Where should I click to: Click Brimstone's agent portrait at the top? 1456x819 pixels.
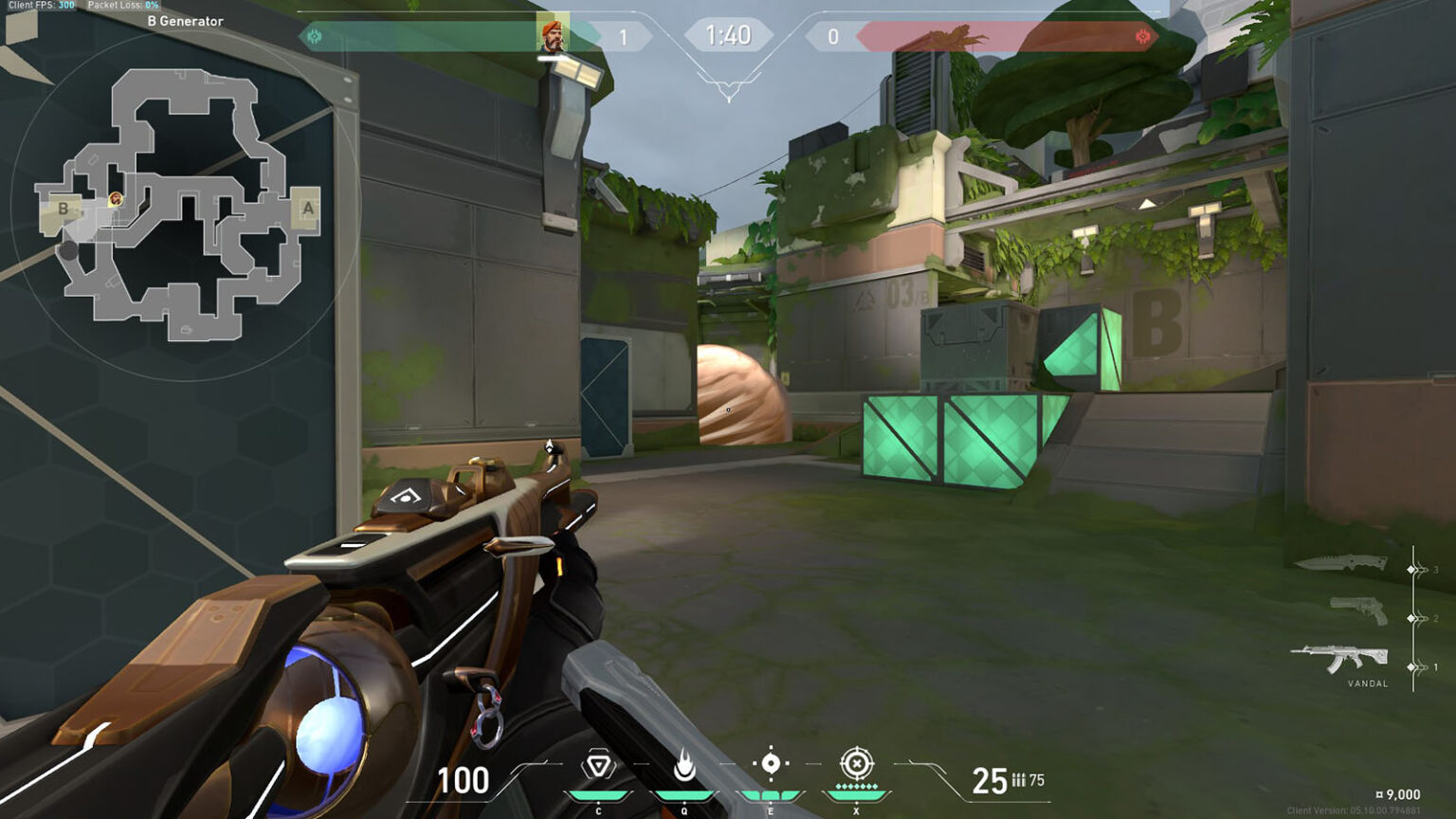553,35
